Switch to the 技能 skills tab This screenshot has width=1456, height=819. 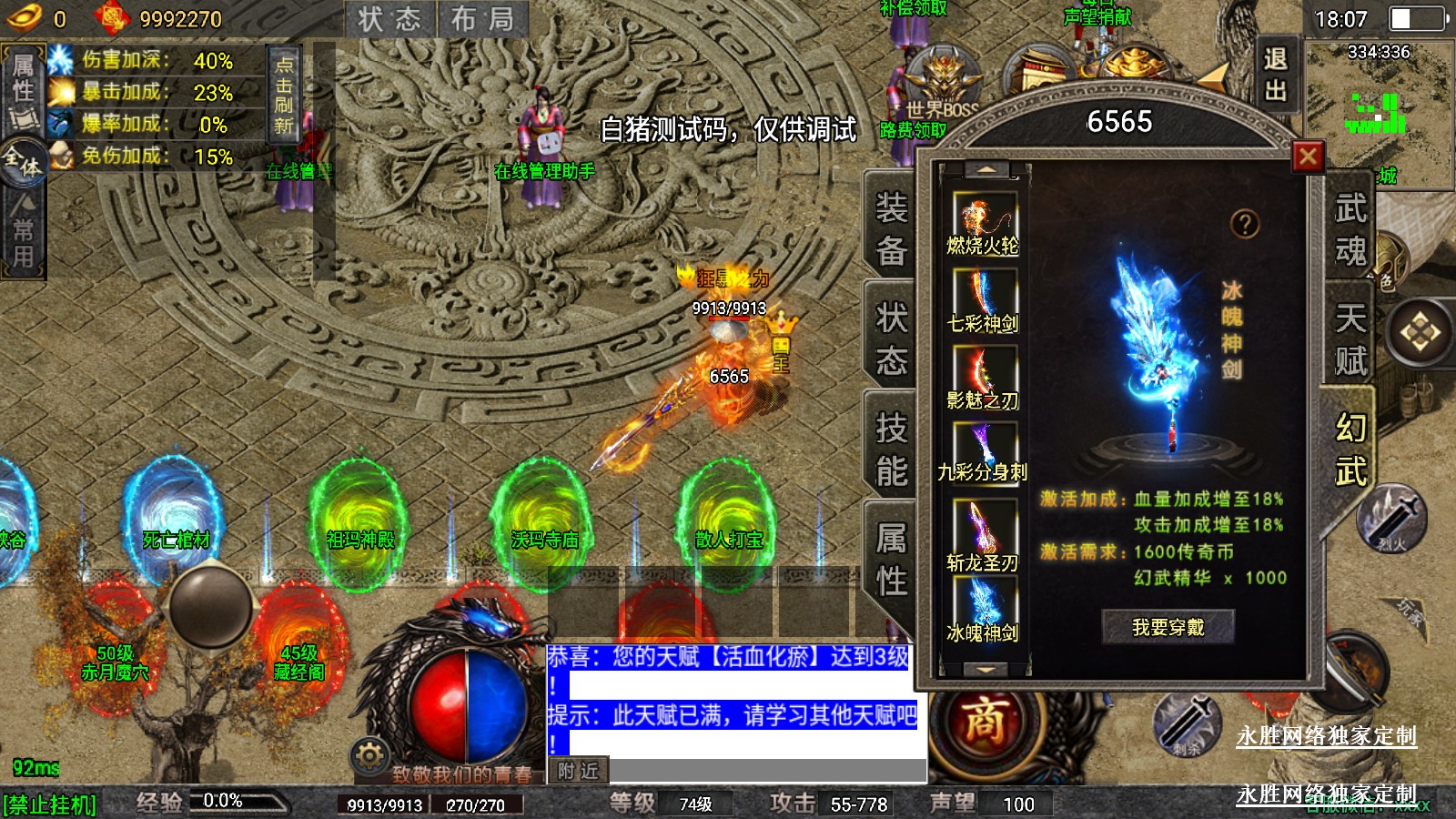(891, 450)
